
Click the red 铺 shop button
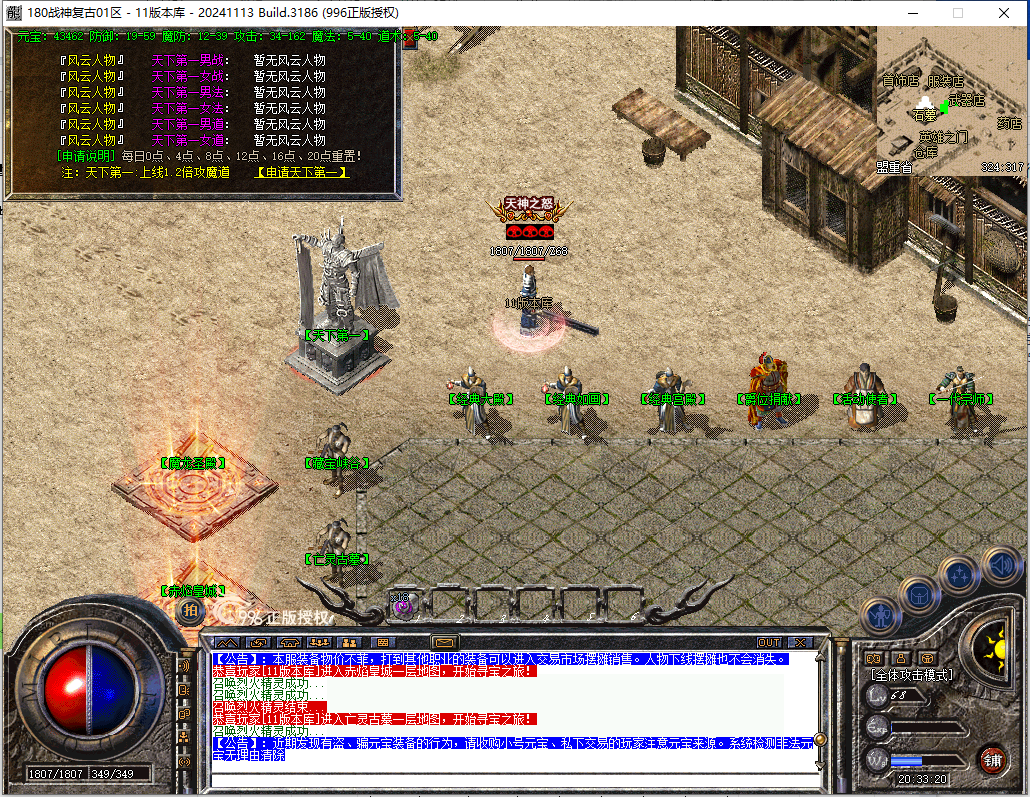(992, 758)
